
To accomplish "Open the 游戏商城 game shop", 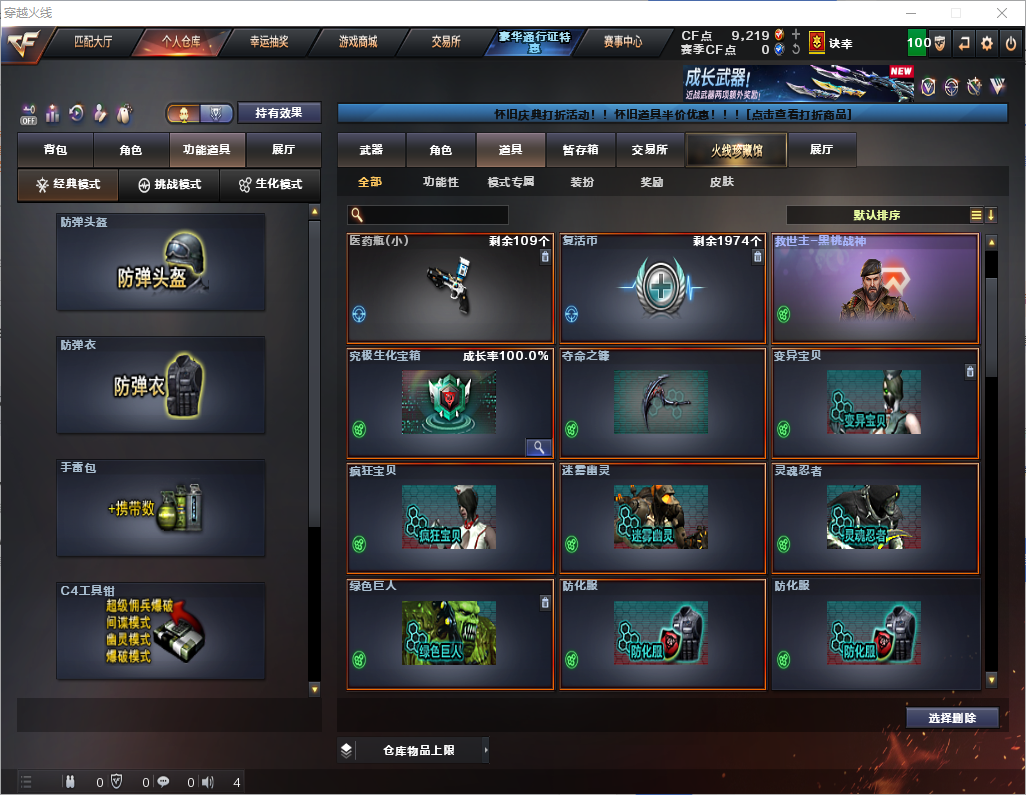I will tap(357, 42).
